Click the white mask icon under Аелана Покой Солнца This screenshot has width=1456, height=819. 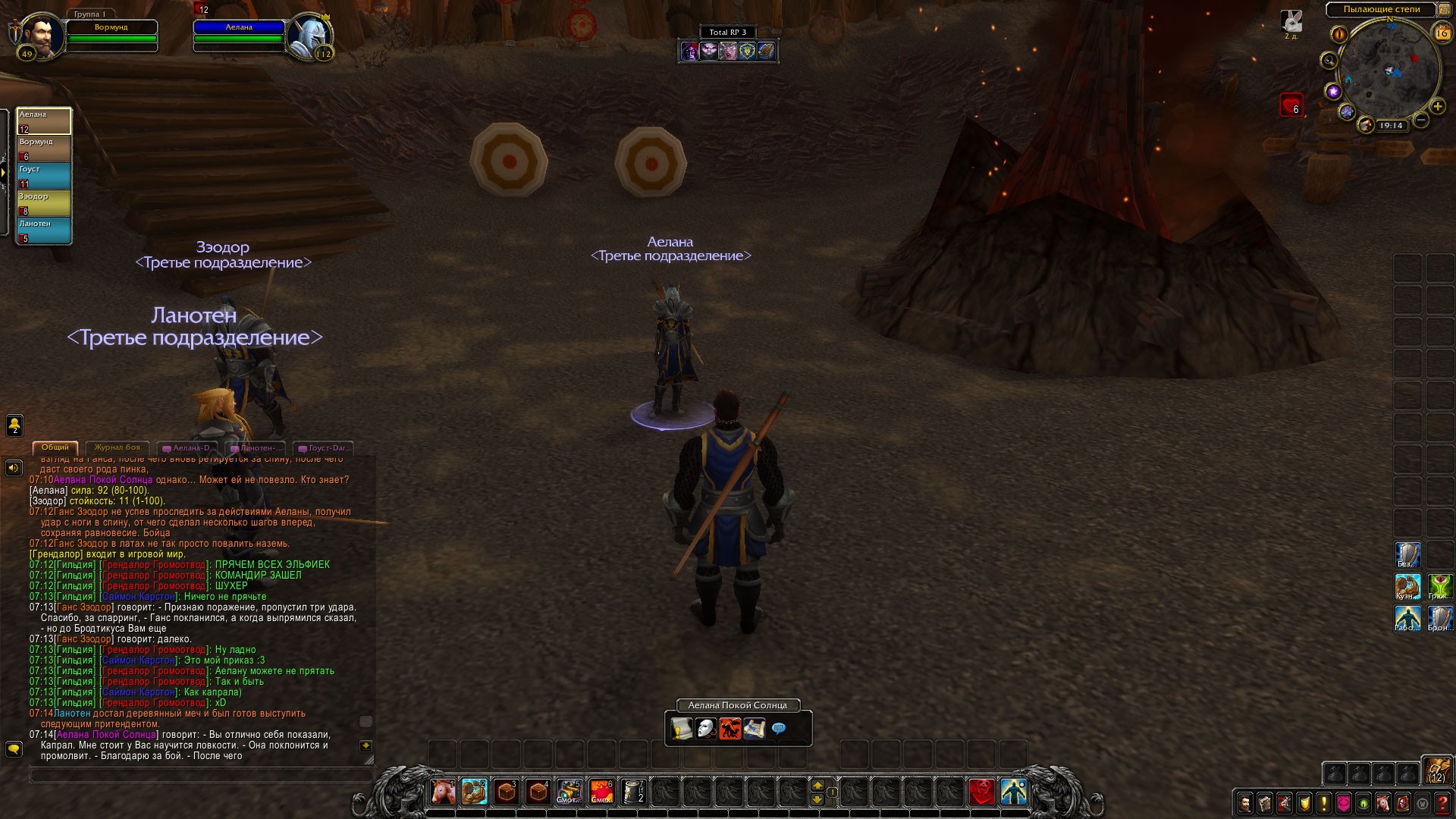click(706, 729)
